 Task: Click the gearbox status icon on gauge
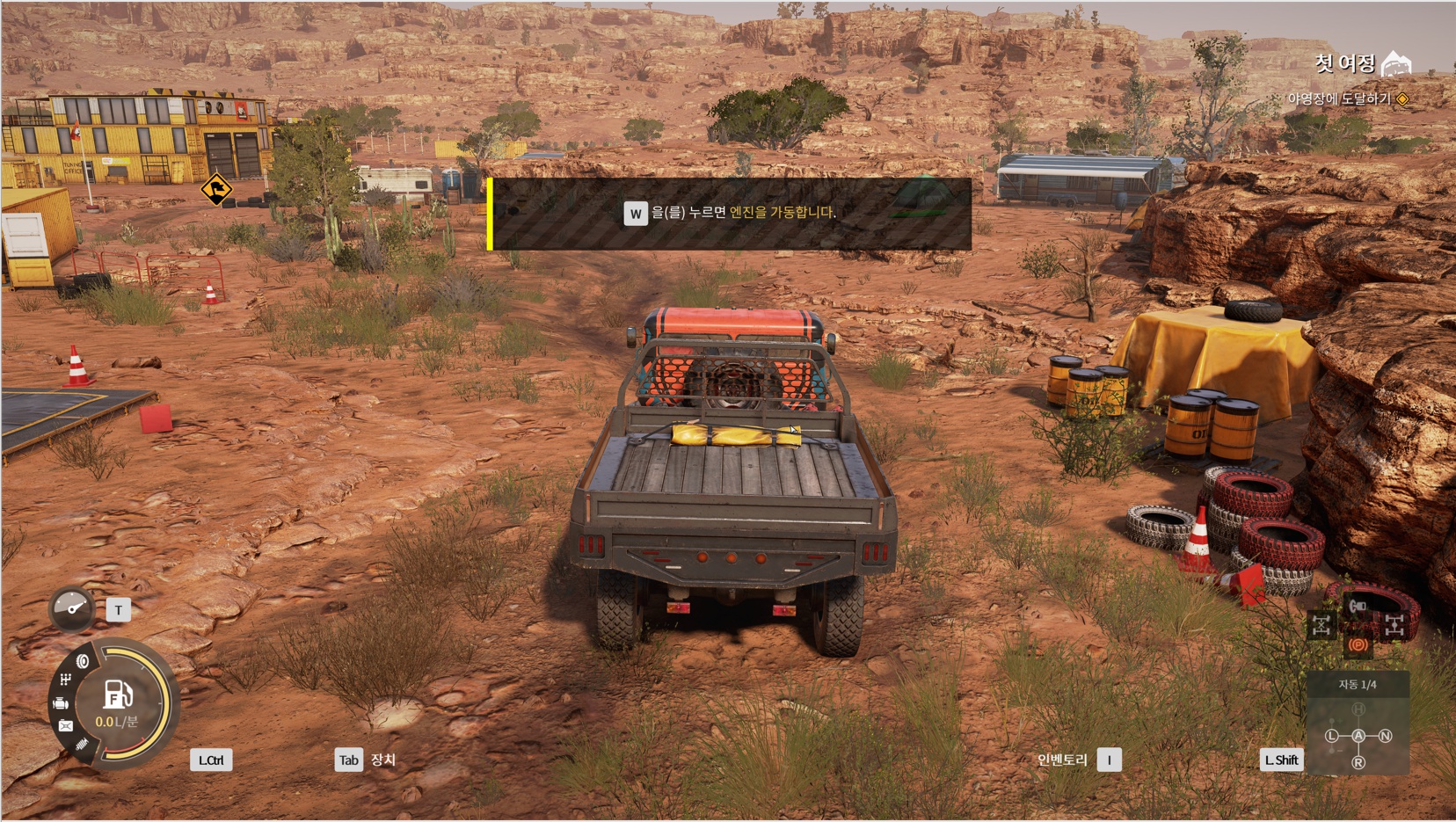(66, 680)
